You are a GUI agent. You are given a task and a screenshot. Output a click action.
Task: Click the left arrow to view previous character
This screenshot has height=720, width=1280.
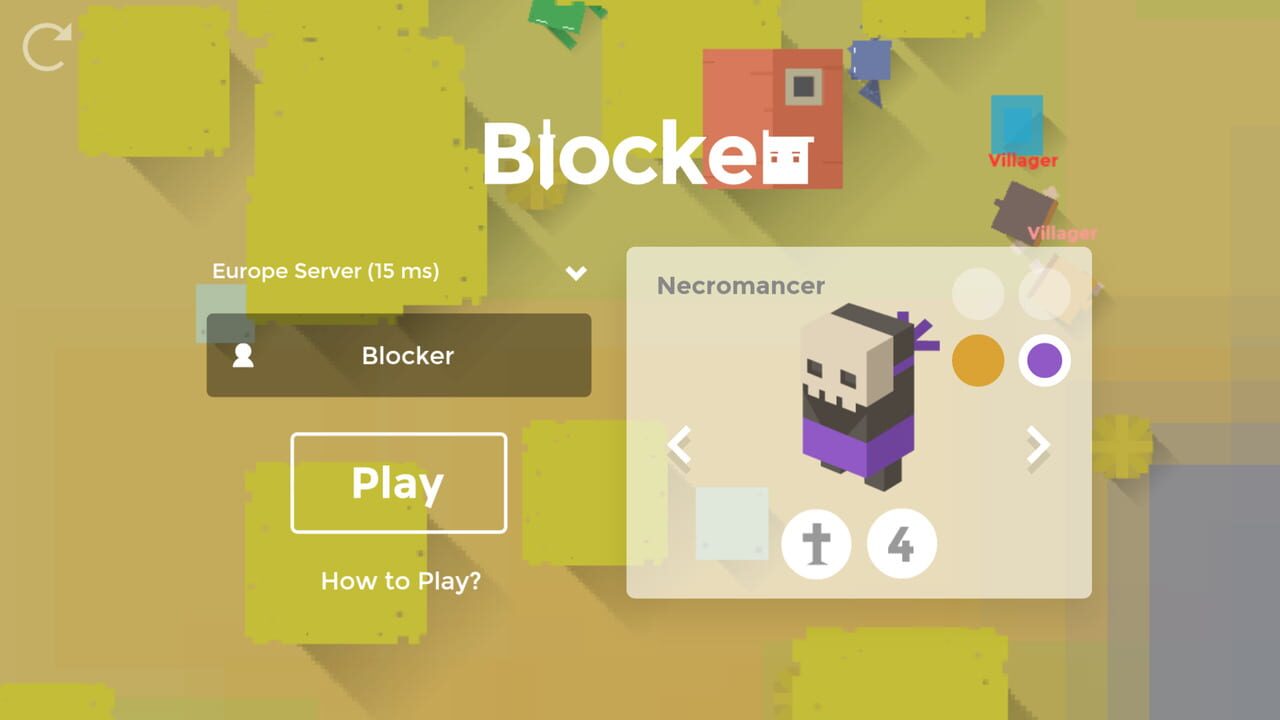pyautogui.click(x=681, y=446)
